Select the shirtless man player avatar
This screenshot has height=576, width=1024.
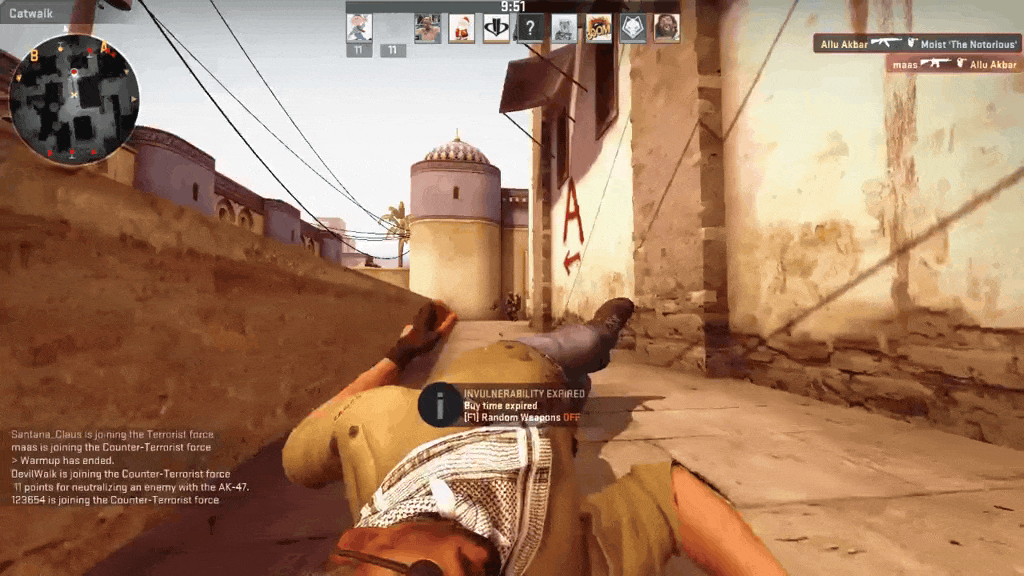pyautogui.click(x=427, y=28)
